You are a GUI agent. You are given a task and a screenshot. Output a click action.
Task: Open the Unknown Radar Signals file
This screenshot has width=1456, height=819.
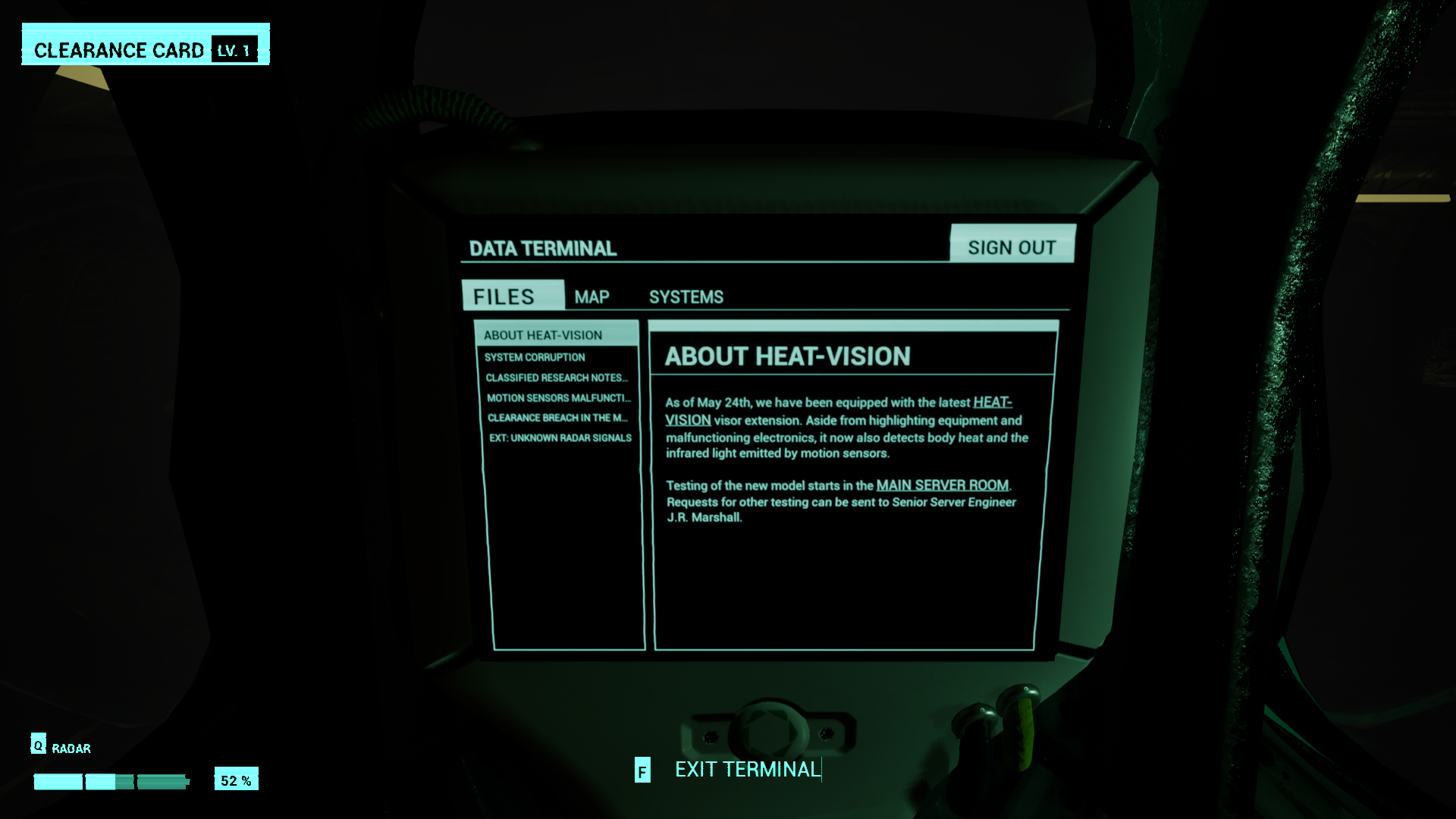(x=560, y=438)
